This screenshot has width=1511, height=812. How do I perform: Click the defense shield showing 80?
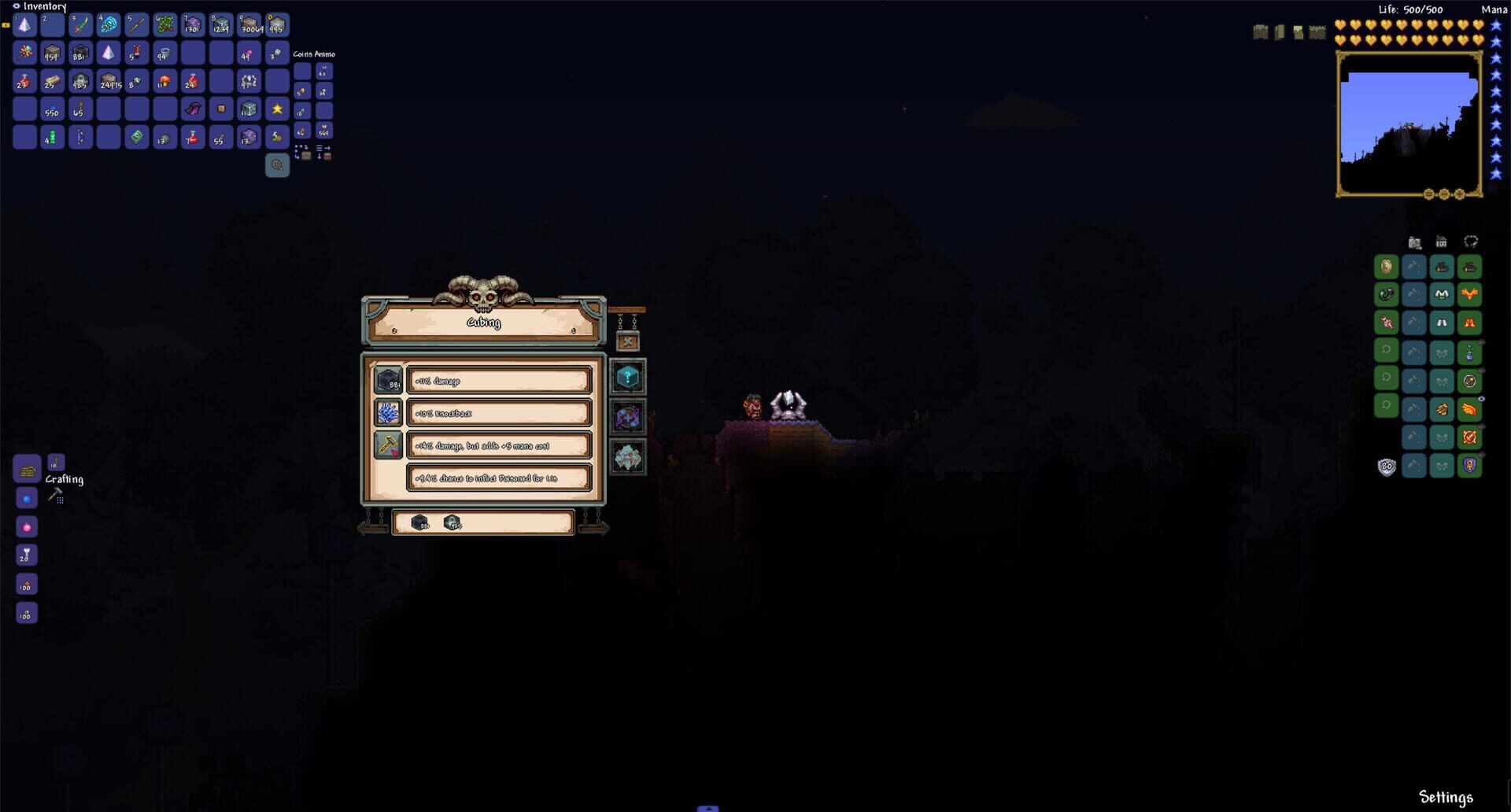(1387, 465)
